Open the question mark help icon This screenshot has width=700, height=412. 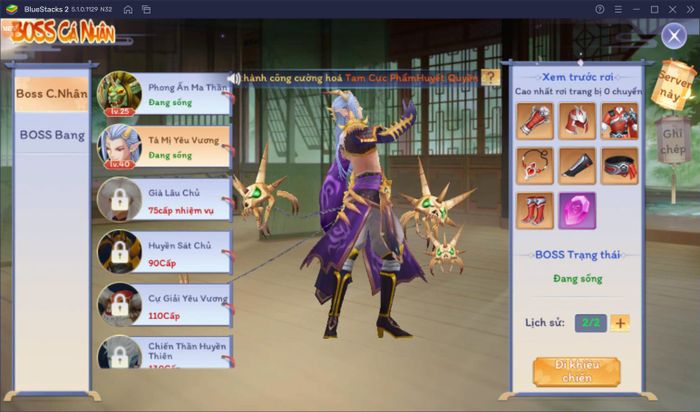(x=489, y=77)
